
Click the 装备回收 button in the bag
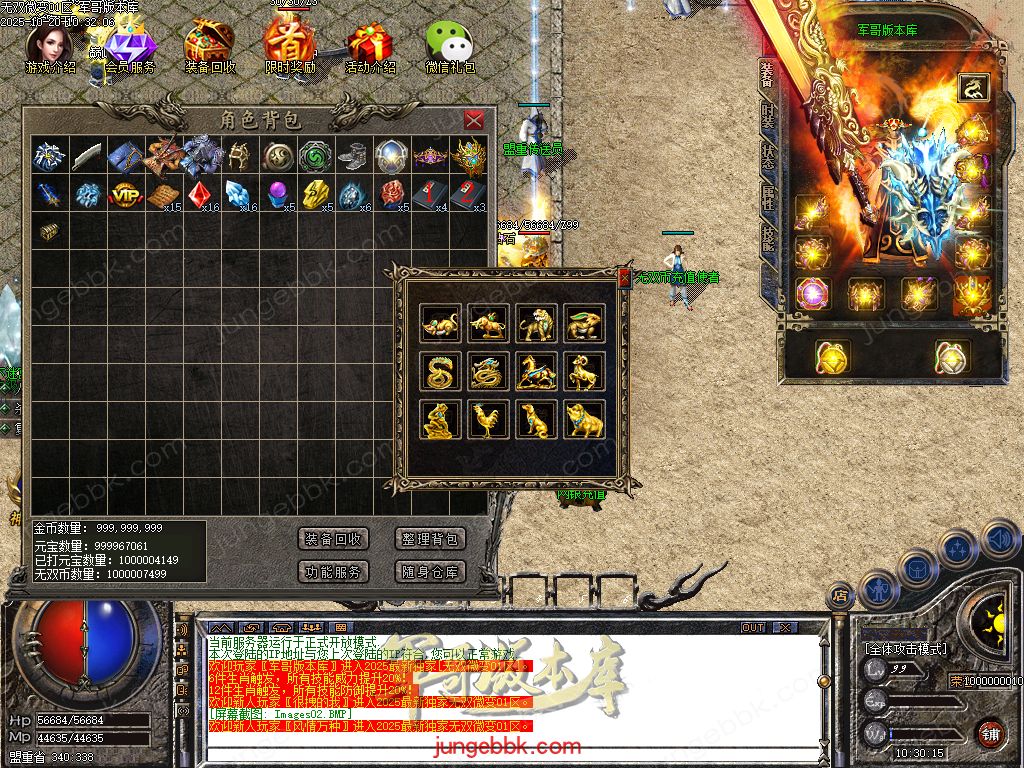pos(334,539)
